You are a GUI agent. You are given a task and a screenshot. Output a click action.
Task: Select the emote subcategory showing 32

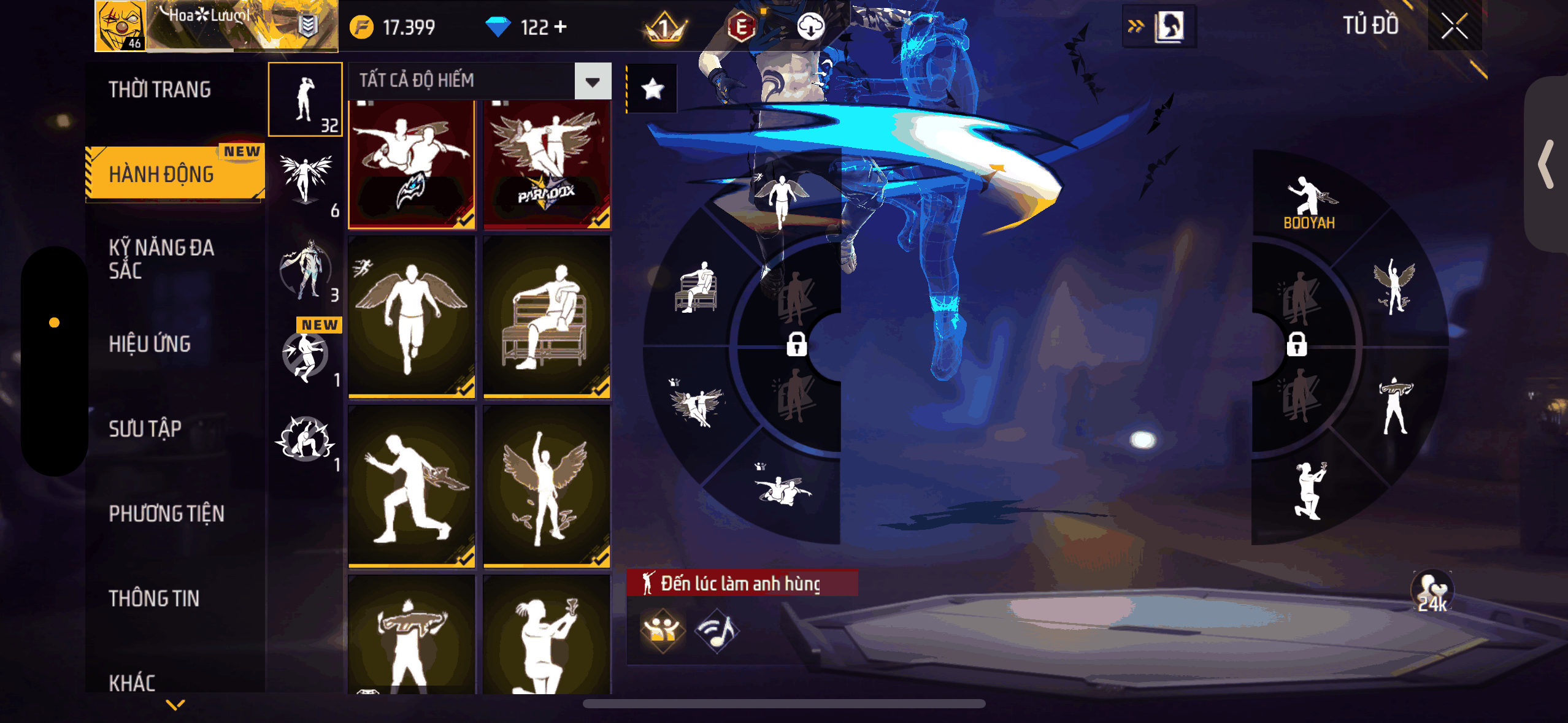[306, 99]
